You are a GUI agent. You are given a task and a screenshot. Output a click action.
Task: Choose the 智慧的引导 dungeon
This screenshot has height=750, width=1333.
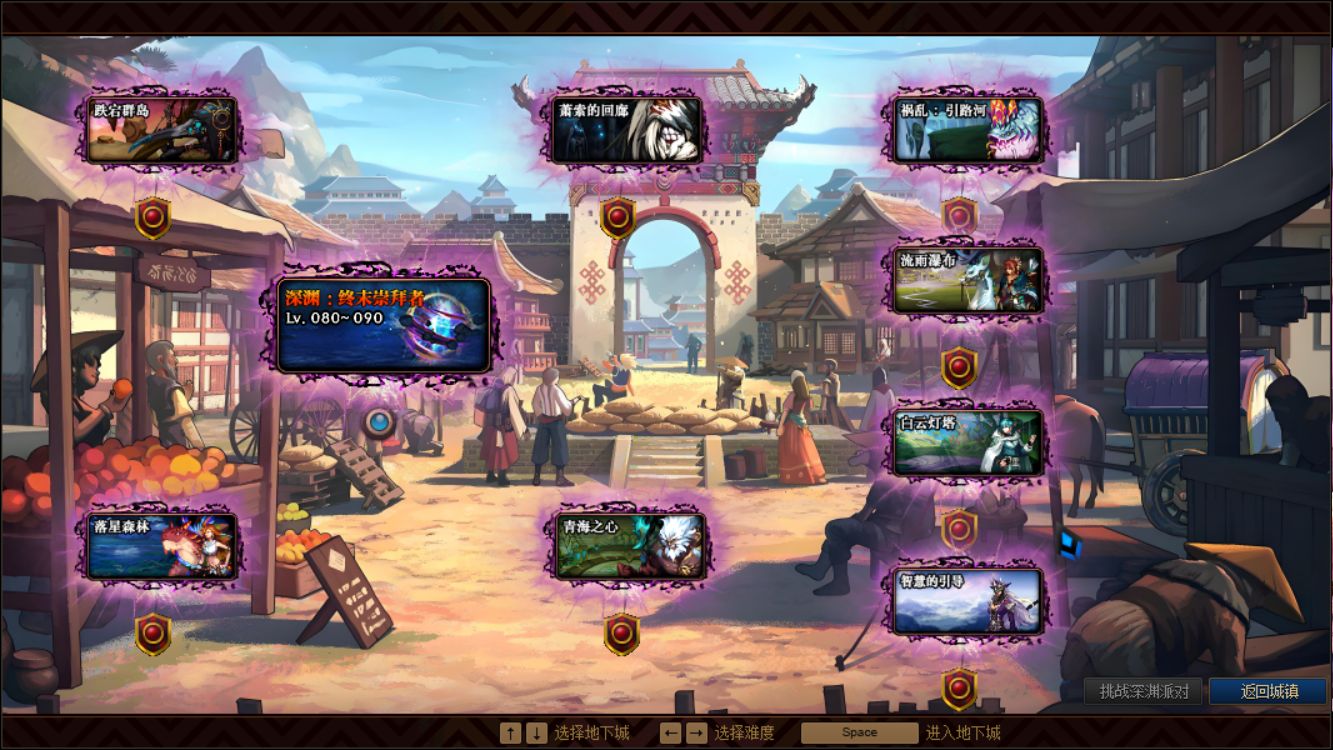968,602
